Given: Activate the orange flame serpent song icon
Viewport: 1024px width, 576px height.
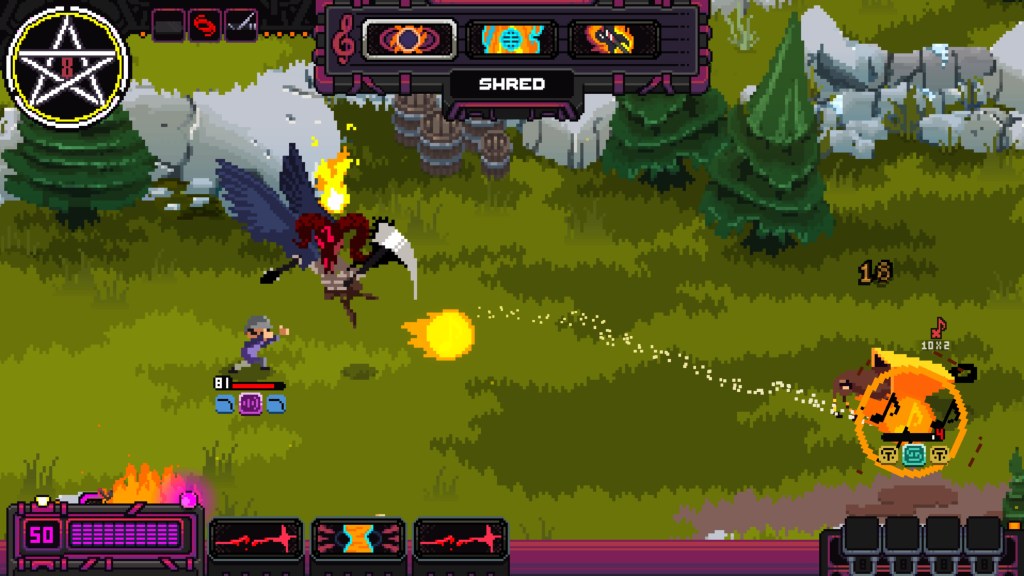Looking at the screenshot, I should [614, 39].
